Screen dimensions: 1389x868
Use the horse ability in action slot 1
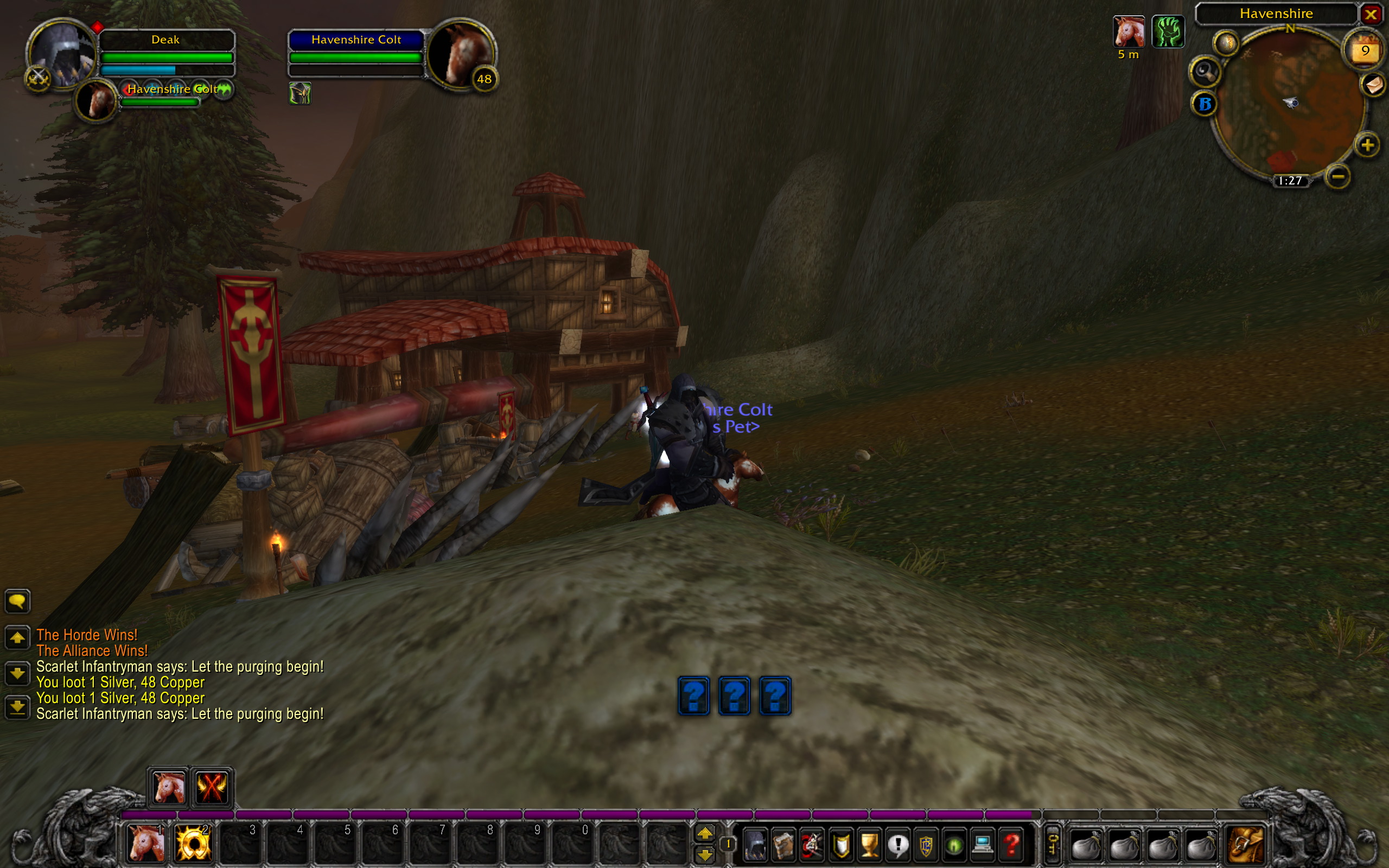145,843
